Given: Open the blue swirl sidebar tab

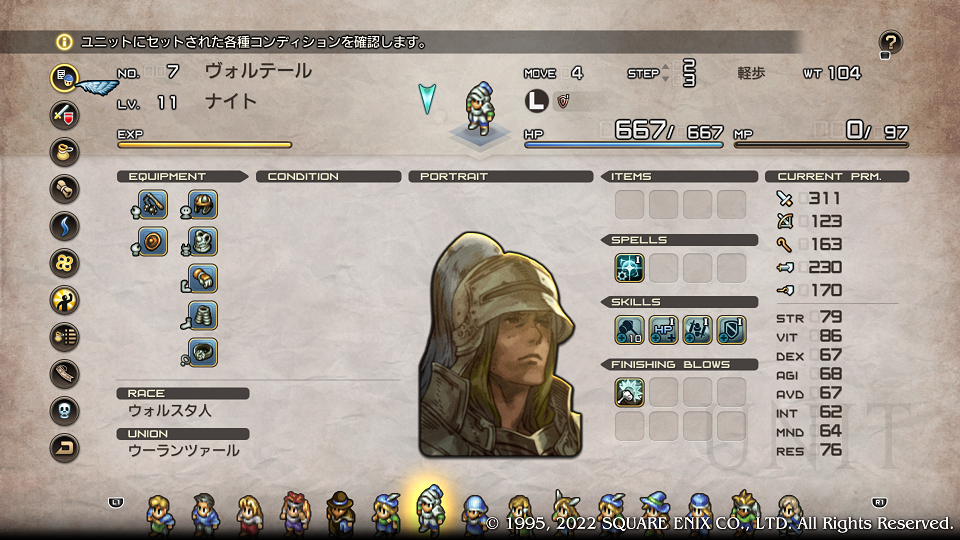Looking at the screenshot, I should tap(64, 226).
